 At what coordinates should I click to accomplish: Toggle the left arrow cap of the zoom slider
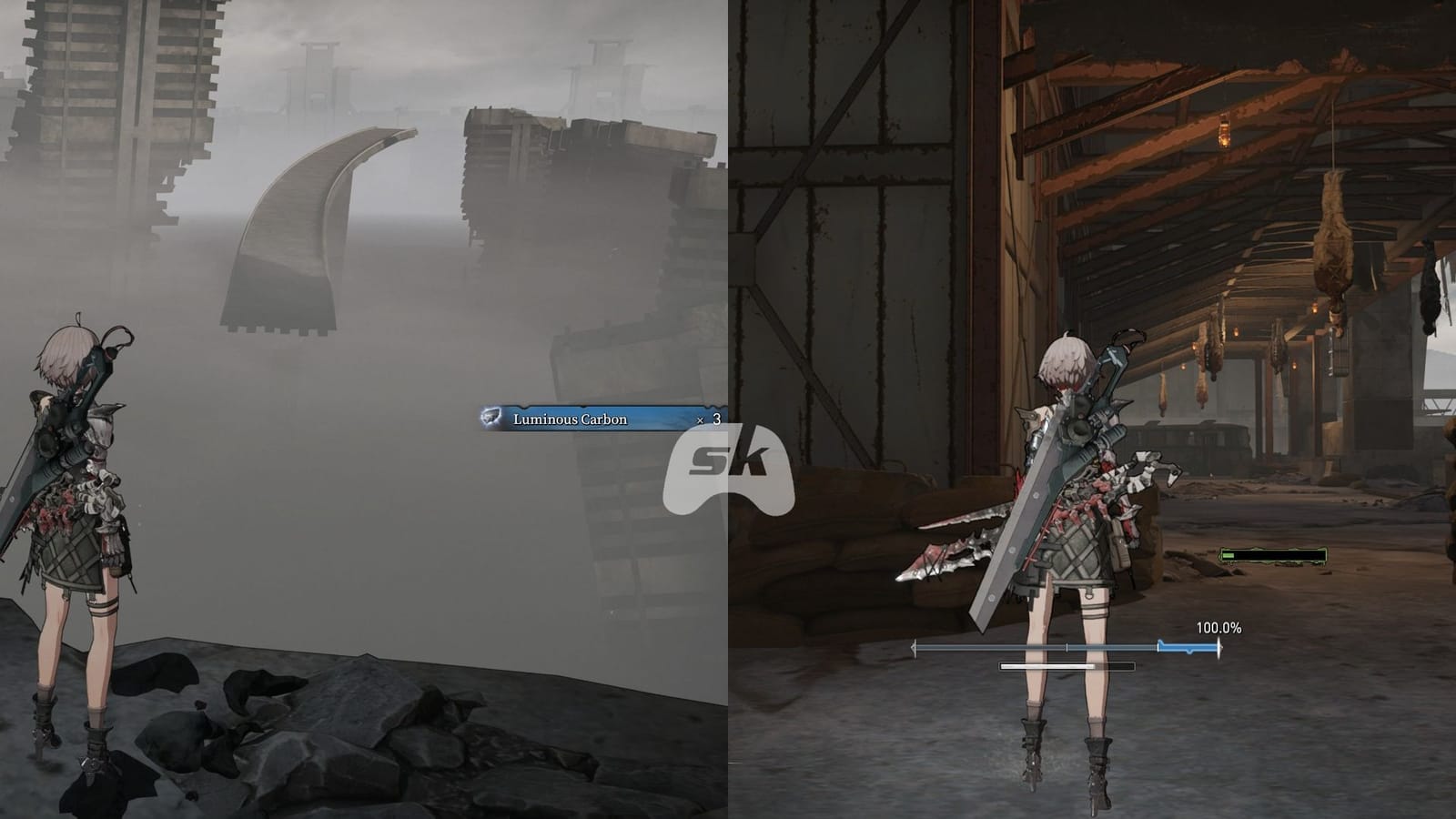click(914, 645)
